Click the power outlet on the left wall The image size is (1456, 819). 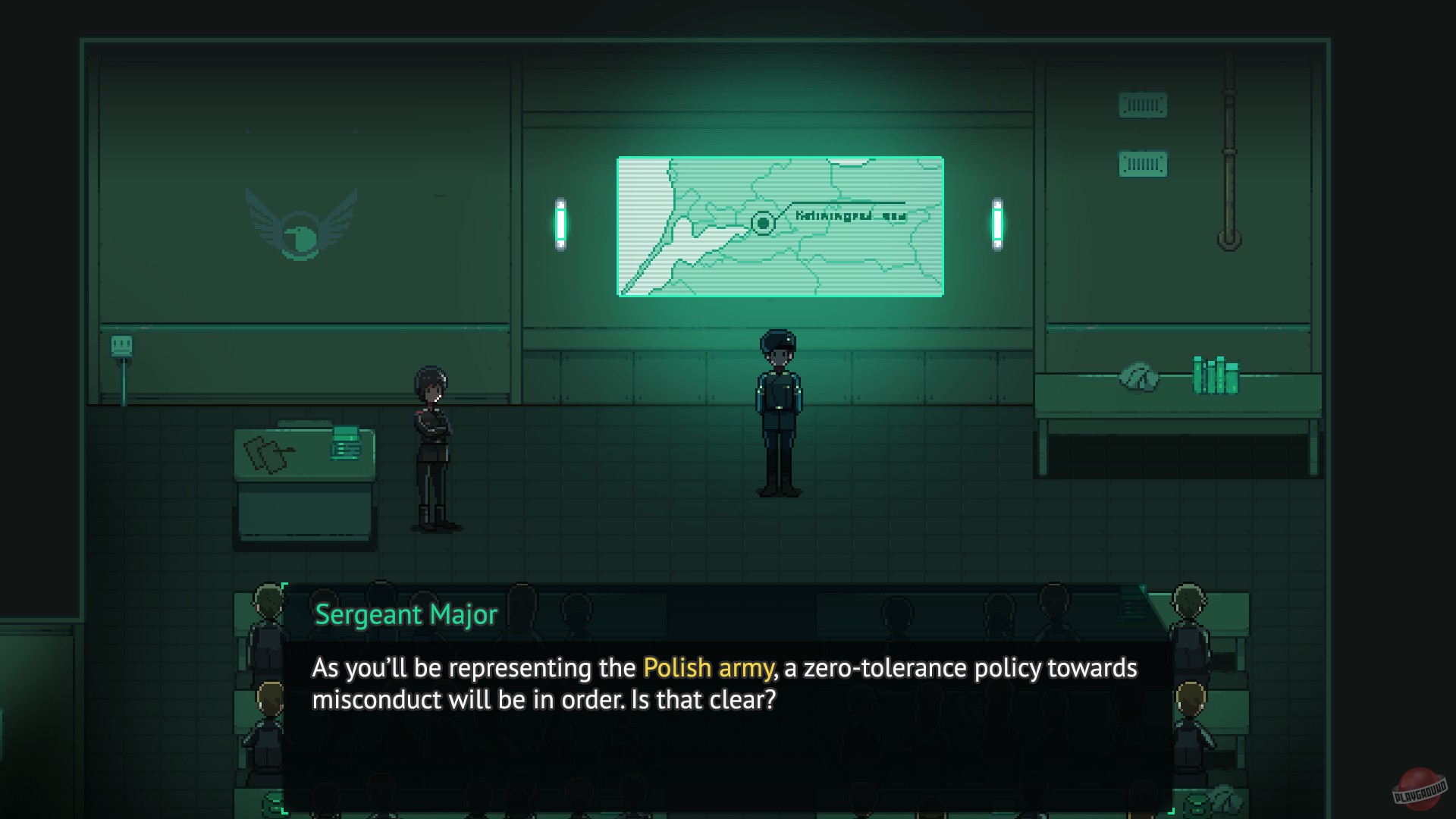coord(121,347)
